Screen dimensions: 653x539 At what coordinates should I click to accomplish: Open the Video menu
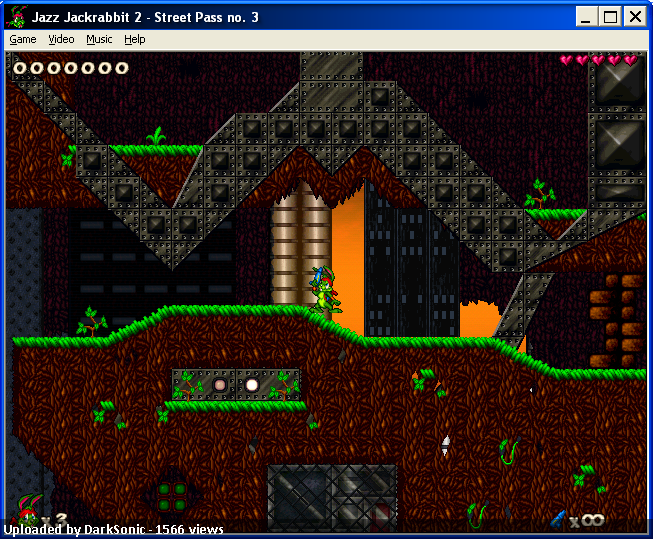pyautogui.click(x=61, y=39)
